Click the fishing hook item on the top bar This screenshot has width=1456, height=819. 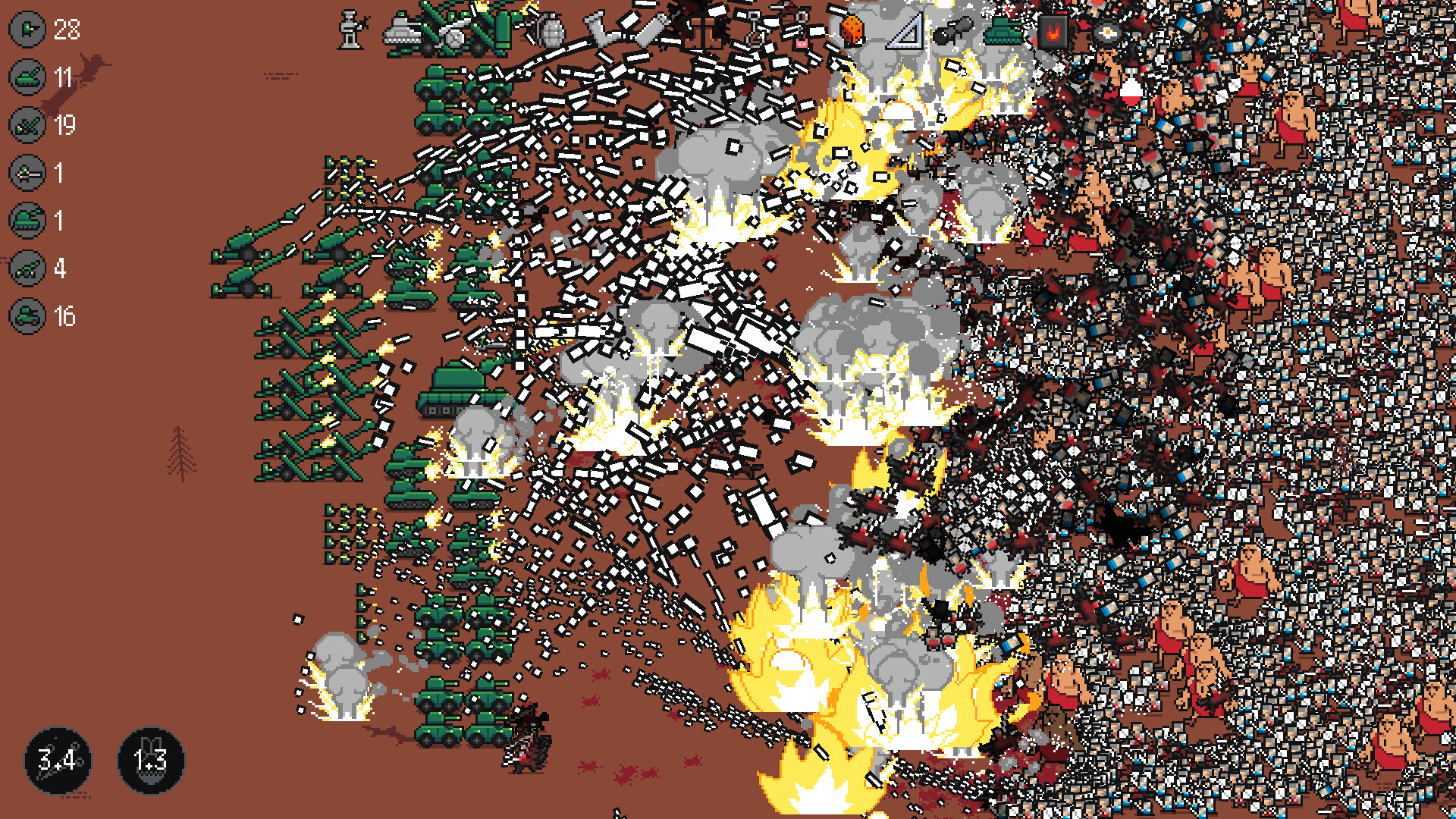click(756, 30)
